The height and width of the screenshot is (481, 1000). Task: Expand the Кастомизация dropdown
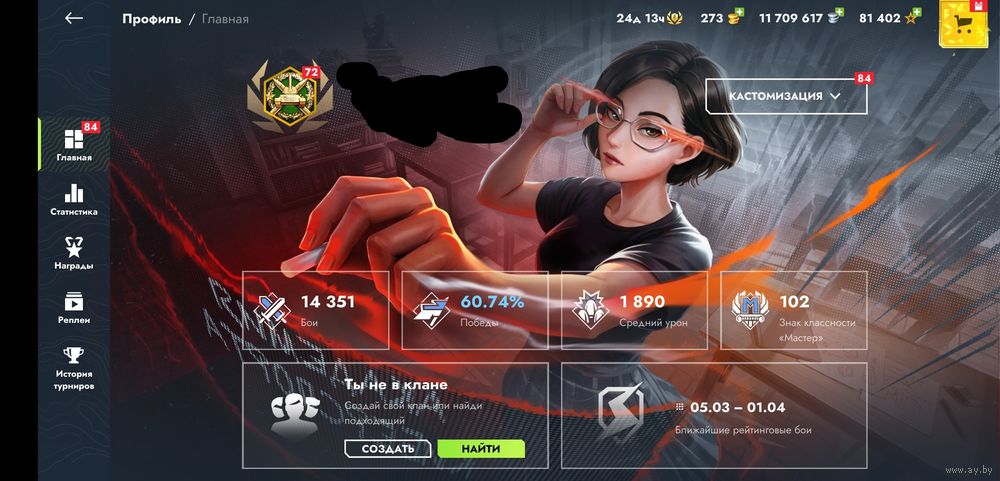click(783, 96)
